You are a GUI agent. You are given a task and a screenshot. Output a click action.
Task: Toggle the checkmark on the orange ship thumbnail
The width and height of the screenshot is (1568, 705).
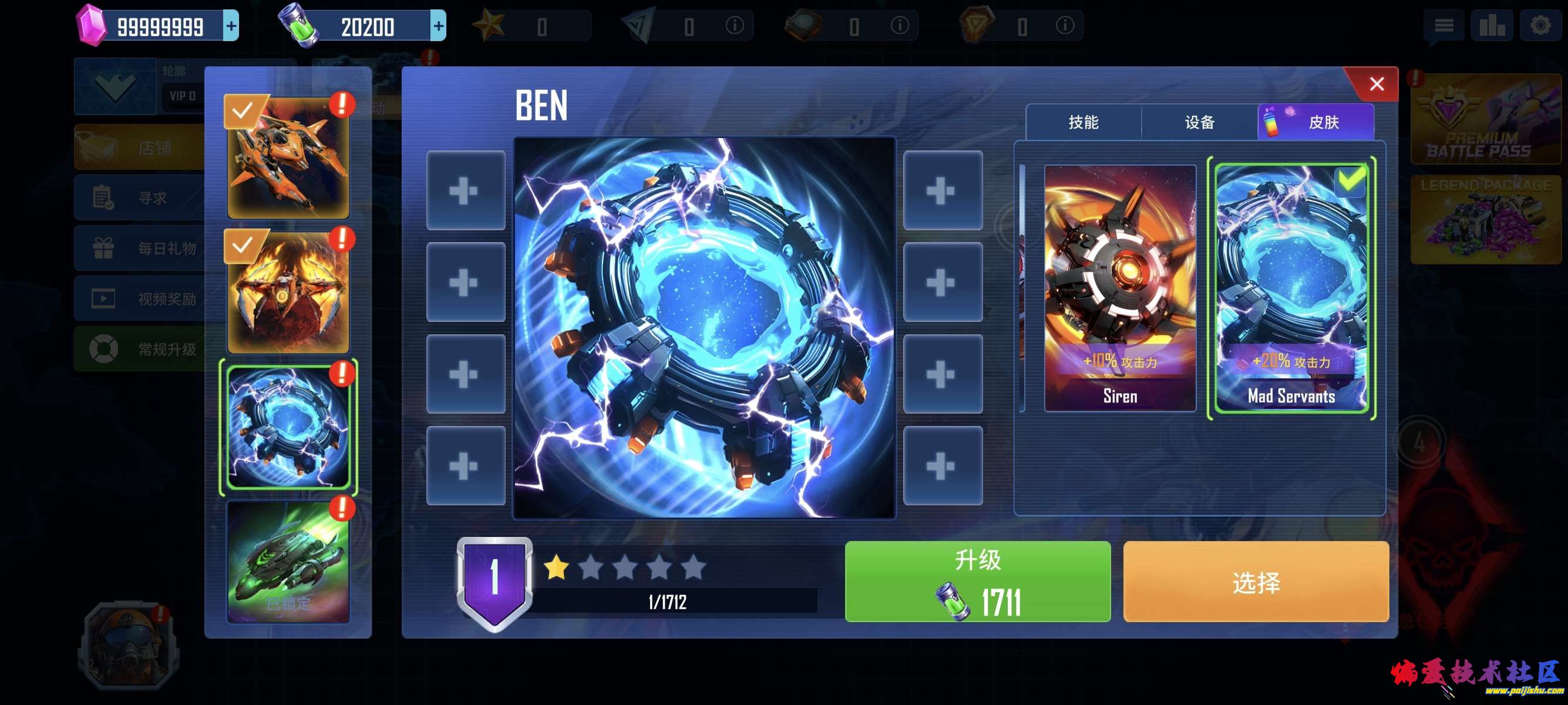click(x=243, y=110)
